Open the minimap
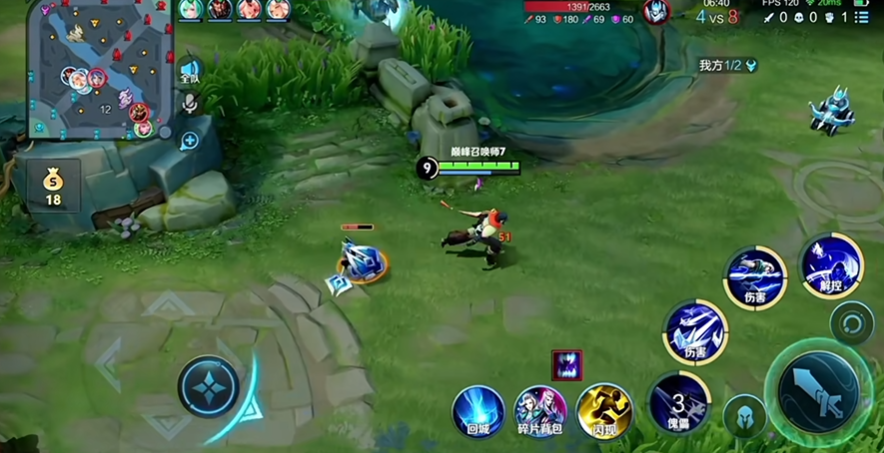 tap(102, 68)
